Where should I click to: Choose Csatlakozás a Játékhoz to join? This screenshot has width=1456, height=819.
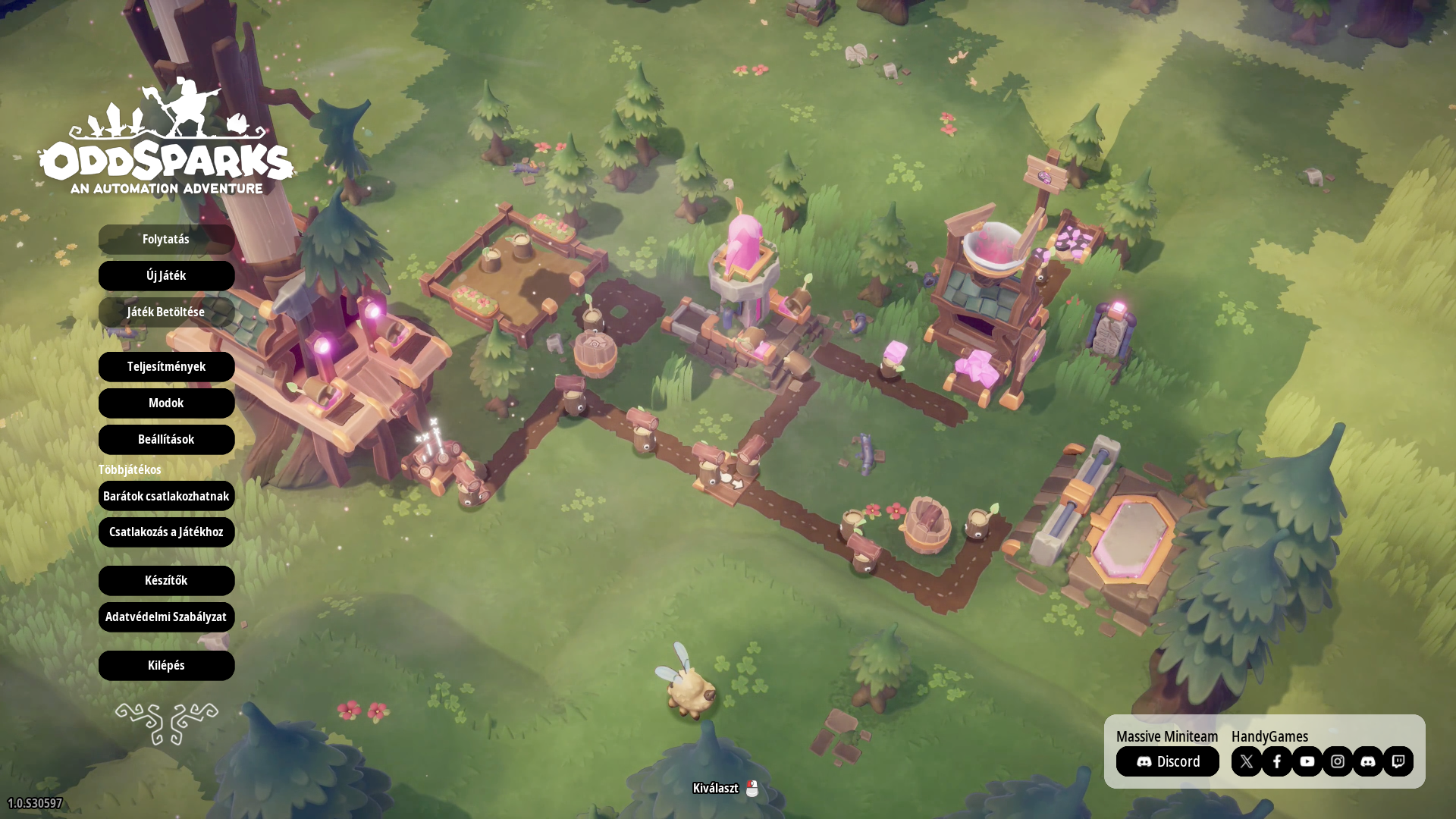click(166, 532)
